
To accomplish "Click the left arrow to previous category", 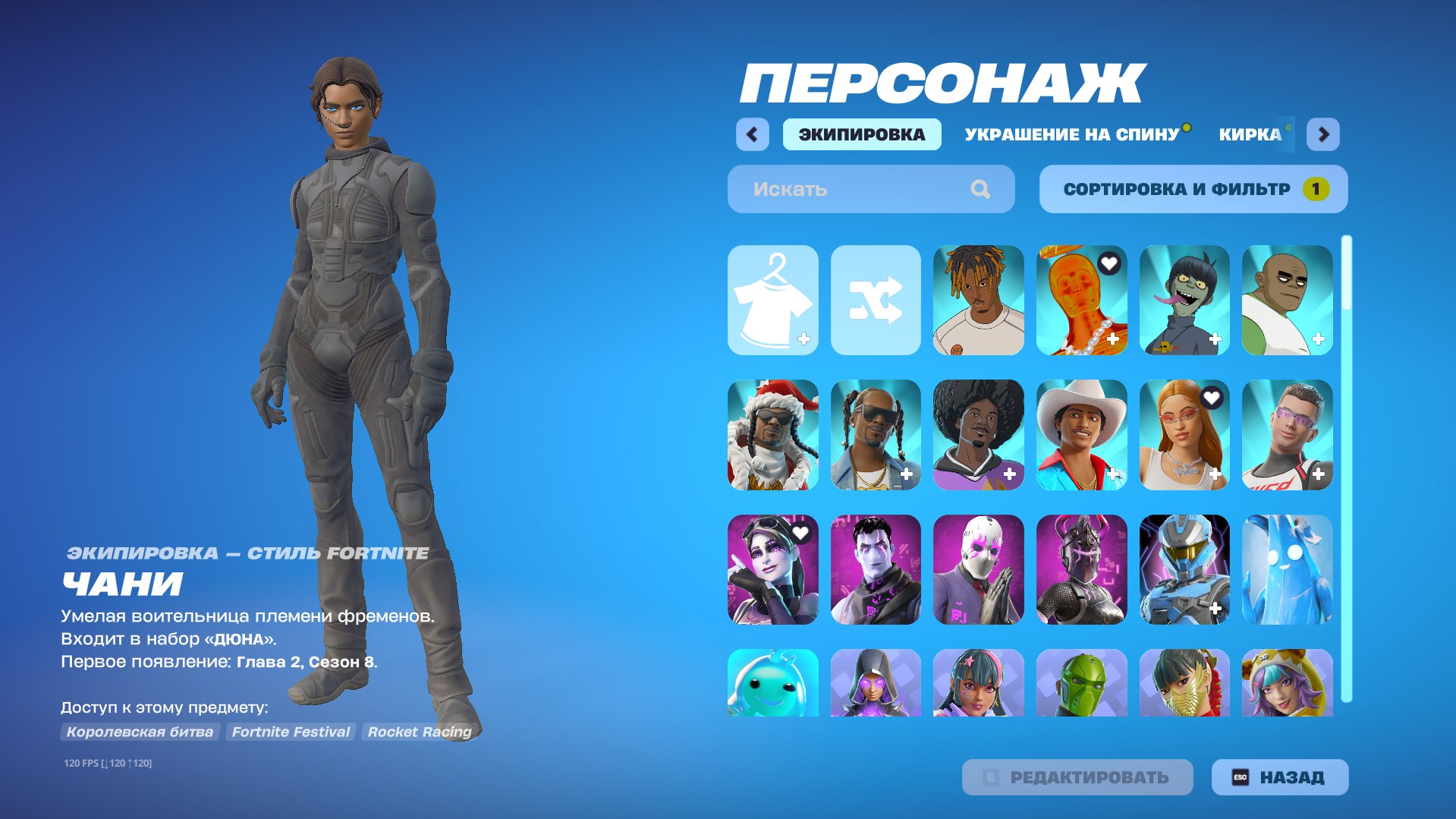I will (x=751, y=134).
